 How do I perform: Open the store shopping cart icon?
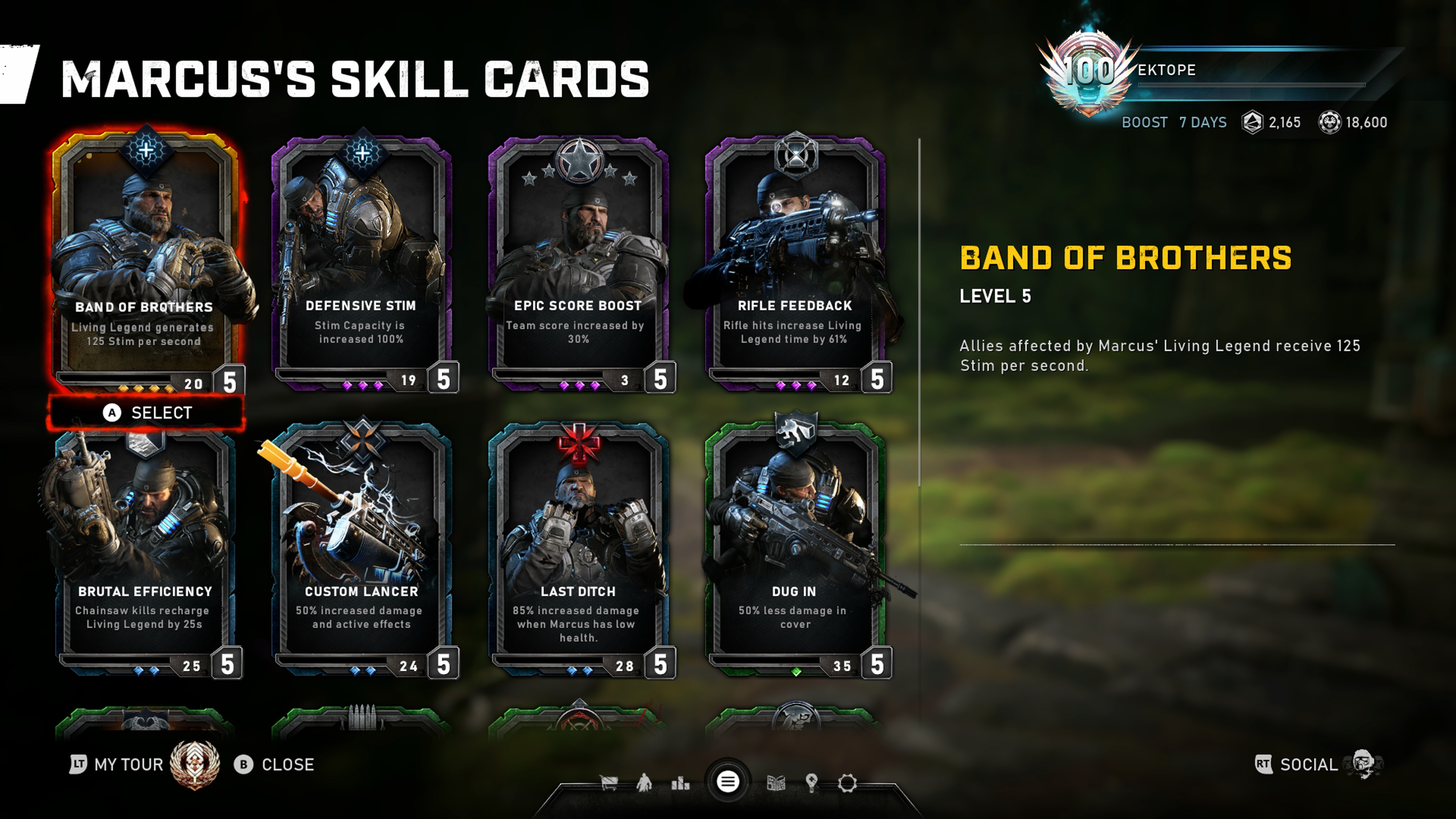(609, 783)
